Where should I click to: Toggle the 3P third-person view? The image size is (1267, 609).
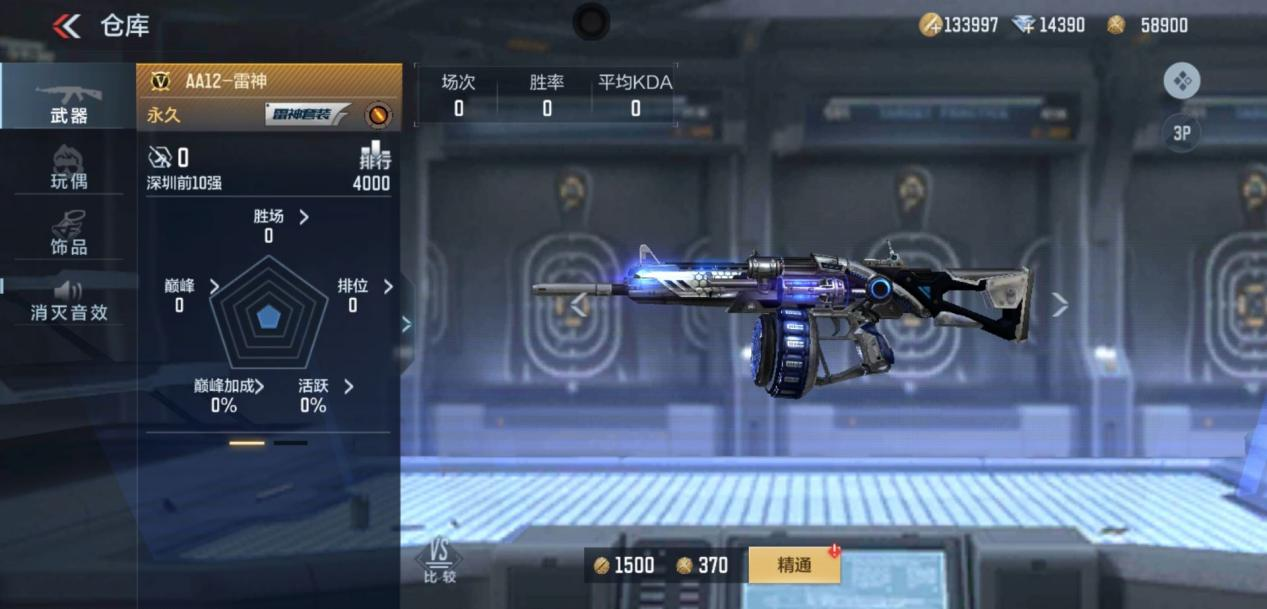pos(1181,133)
